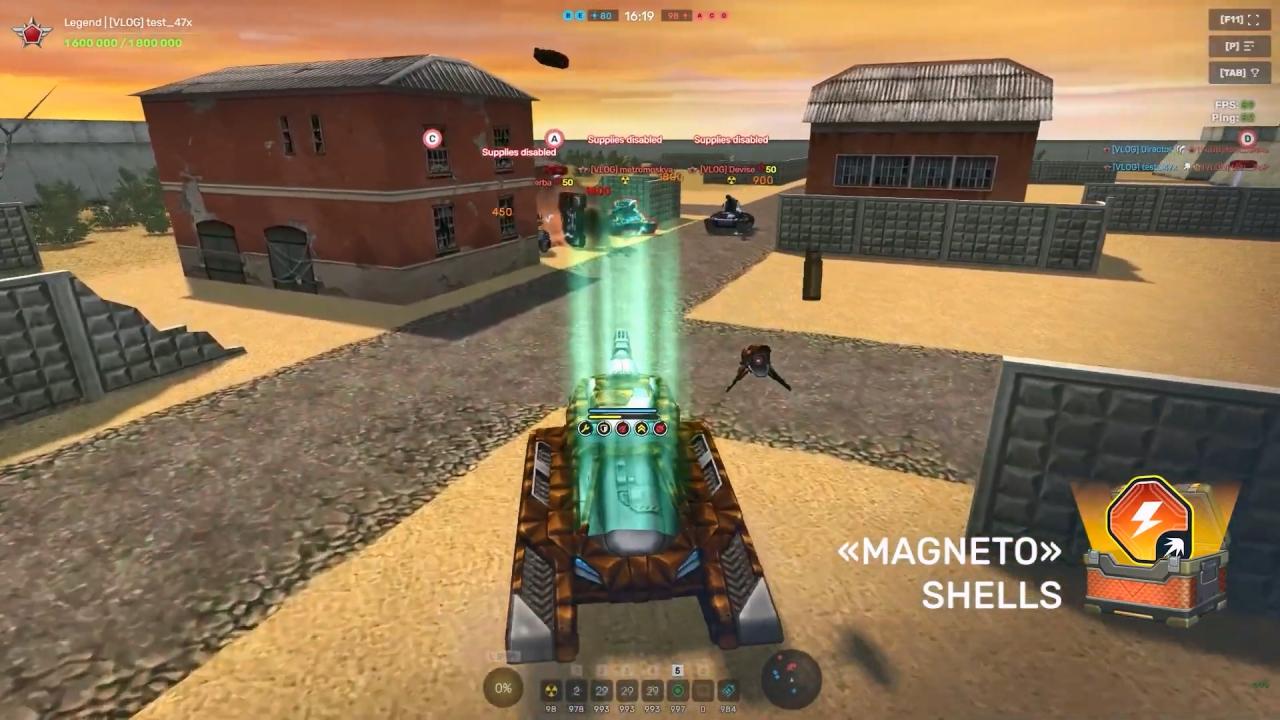Use the blue supply slot with 984 count
The image size is (1280, 720).
[729, 690]
